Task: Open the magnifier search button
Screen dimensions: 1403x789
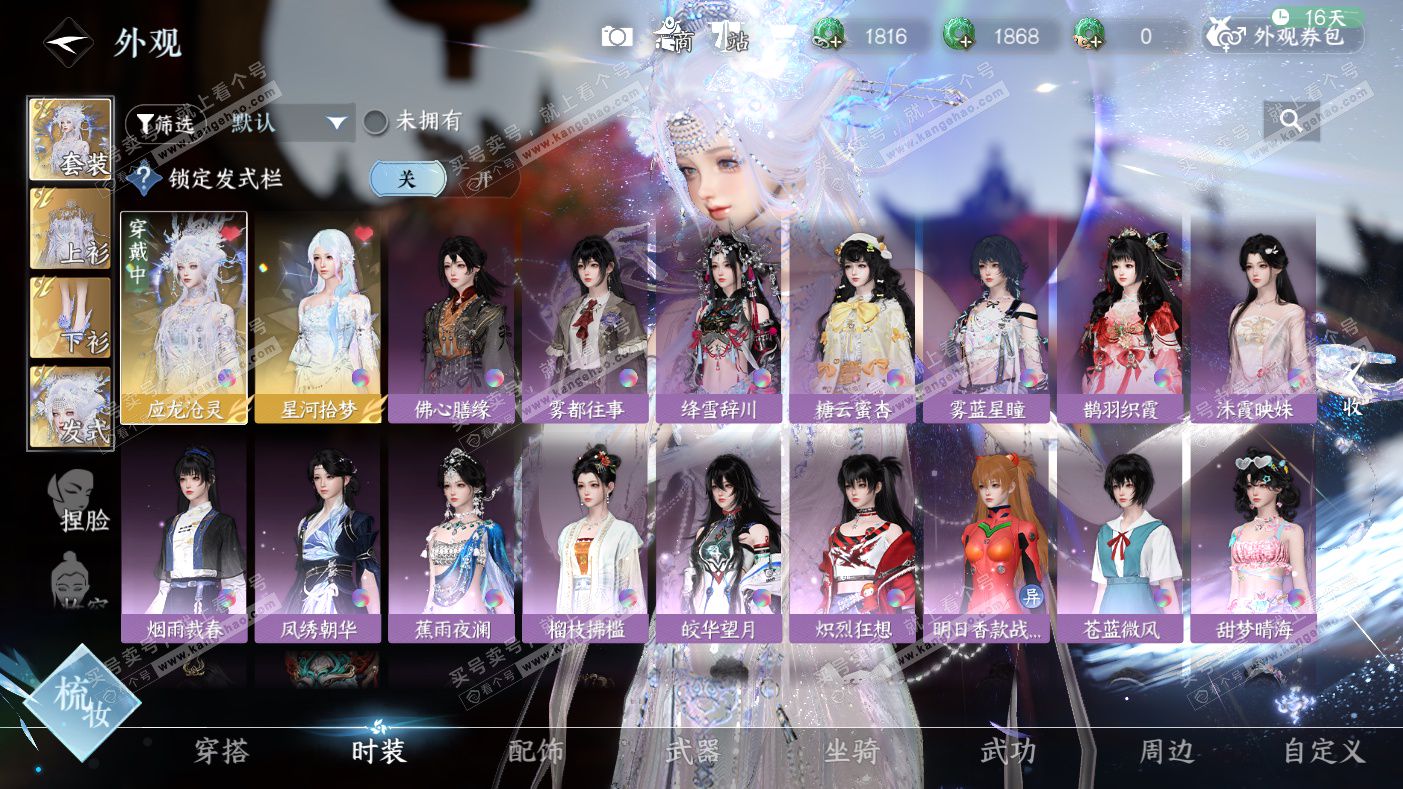Action: [x=1290, y=120]
